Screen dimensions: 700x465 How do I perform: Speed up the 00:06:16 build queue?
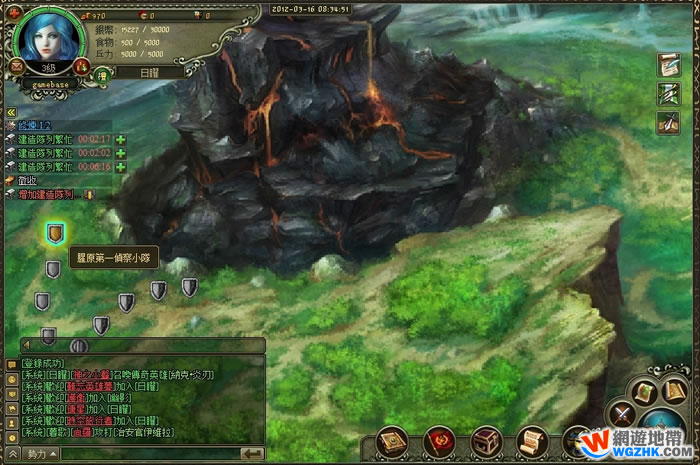[121, 167]
